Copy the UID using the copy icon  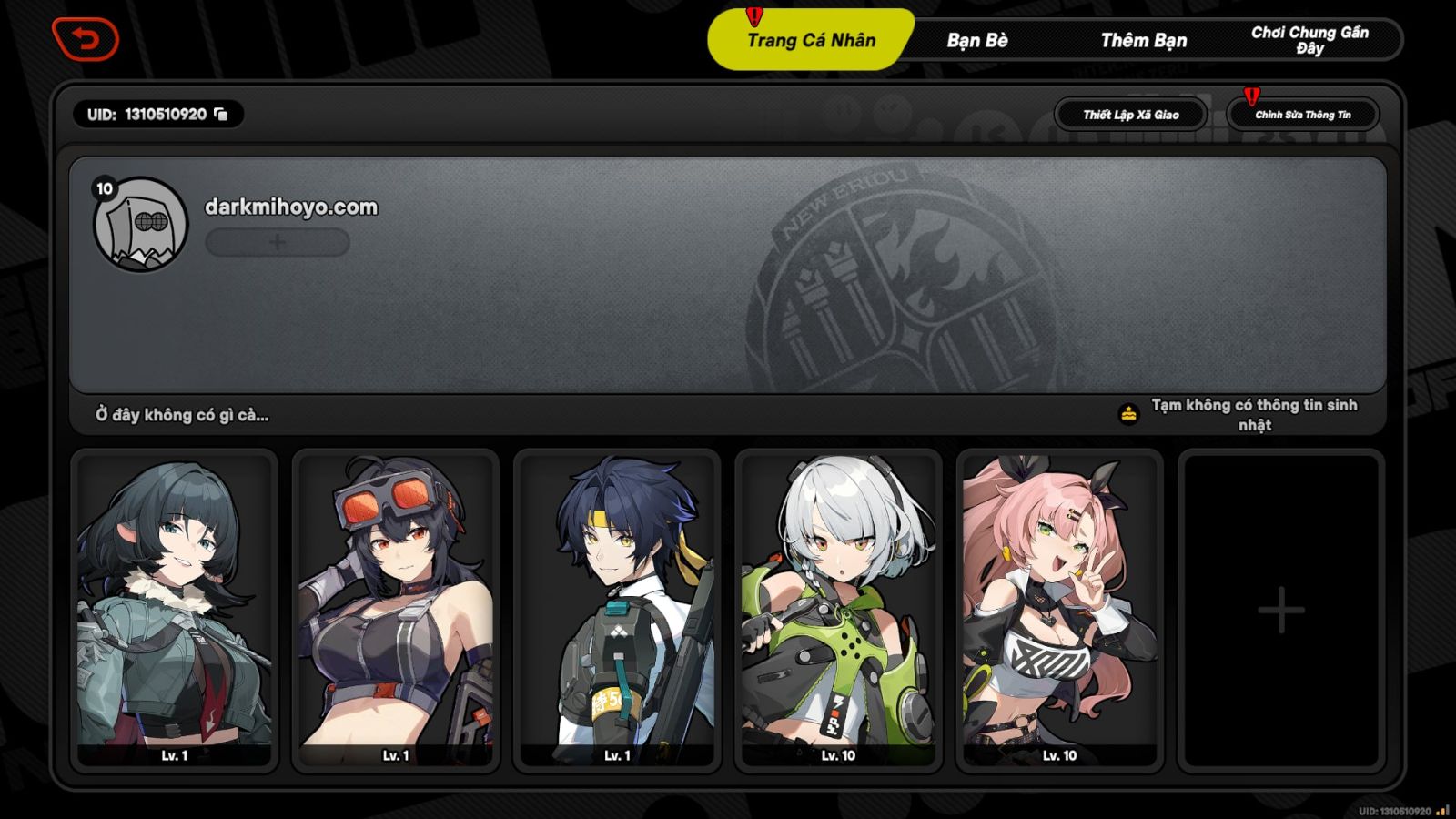point(221,115)
